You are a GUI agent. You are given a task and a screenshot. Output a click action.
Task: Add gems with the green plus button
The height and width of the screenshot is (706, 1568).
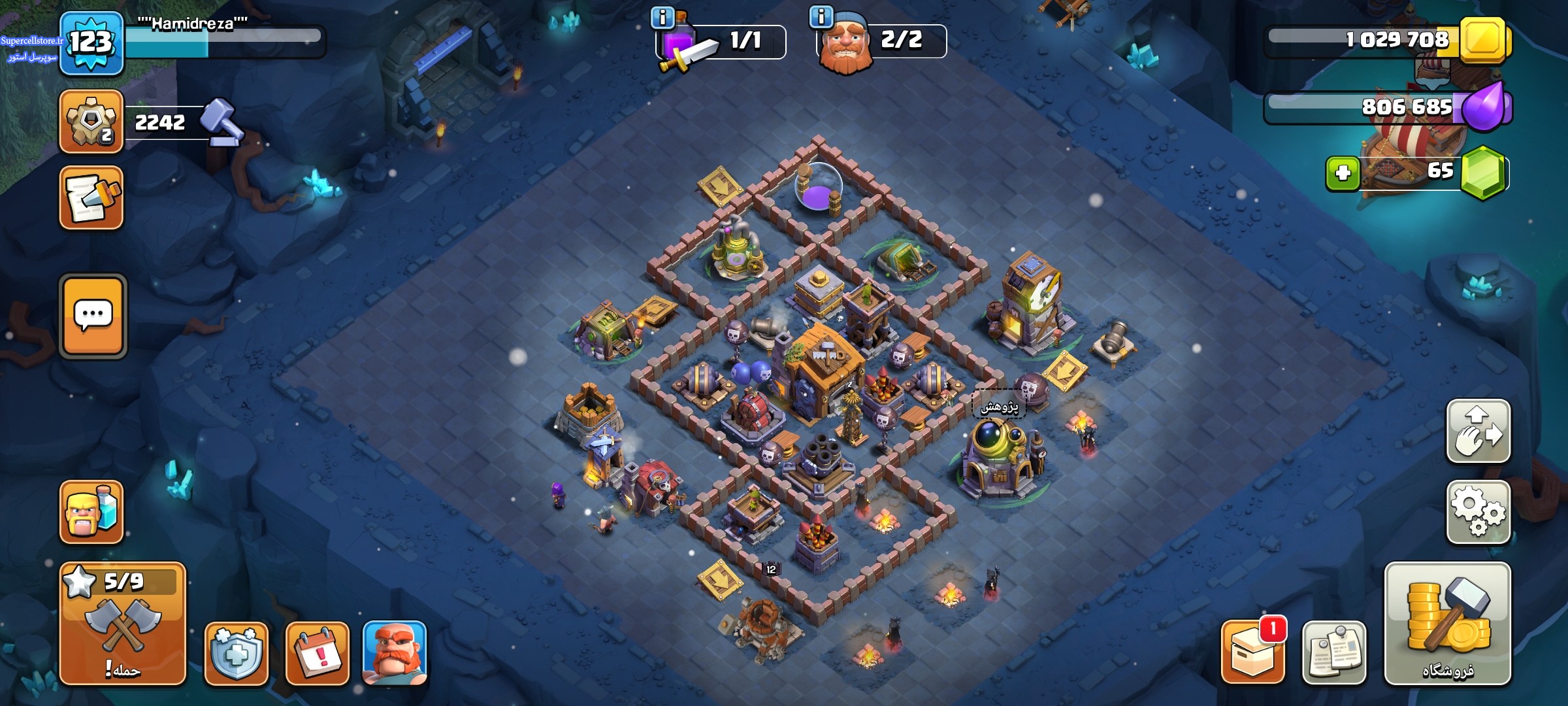coord(1343,173)
